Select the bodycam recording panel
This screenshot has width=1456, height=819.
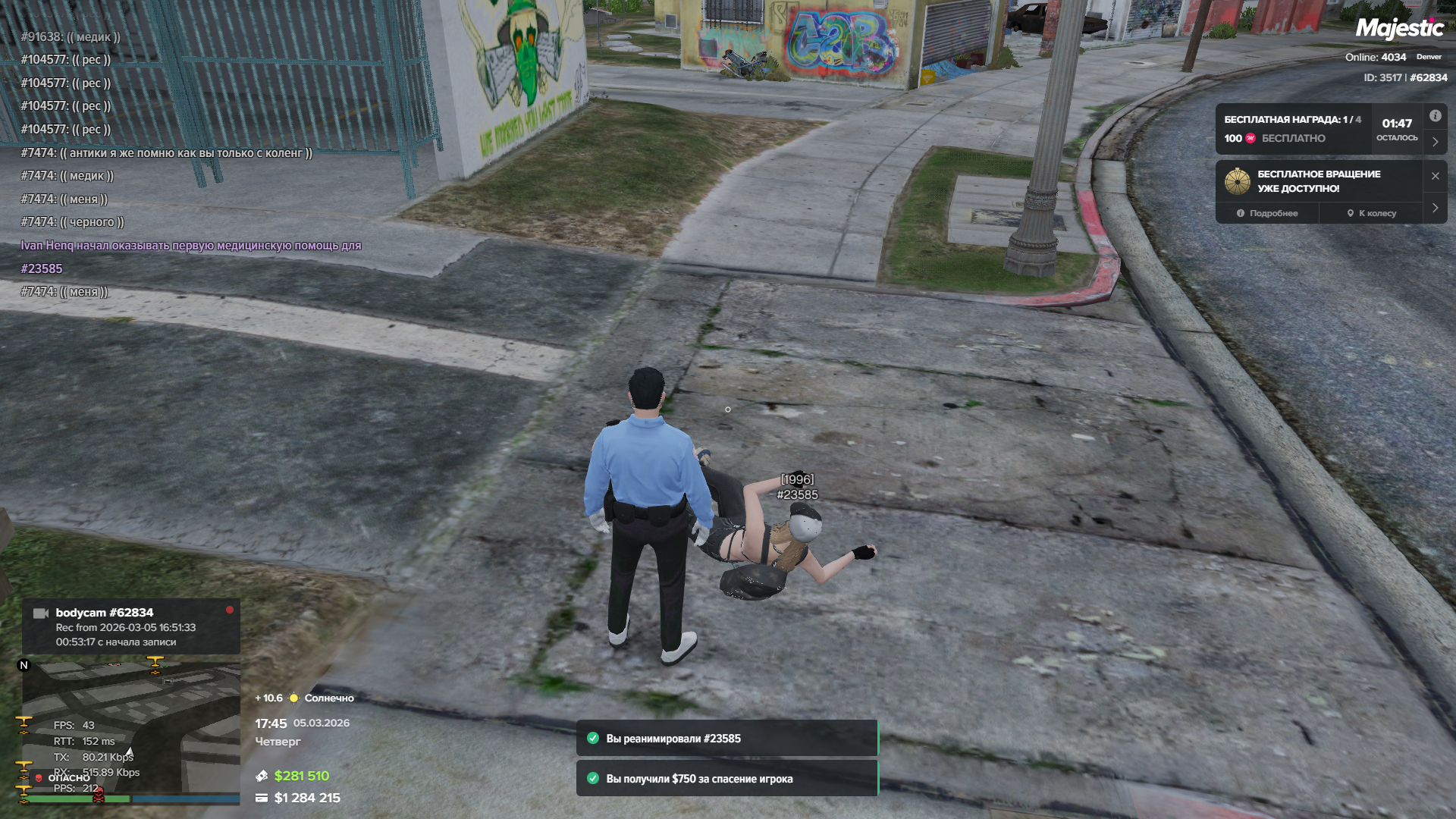130,626
